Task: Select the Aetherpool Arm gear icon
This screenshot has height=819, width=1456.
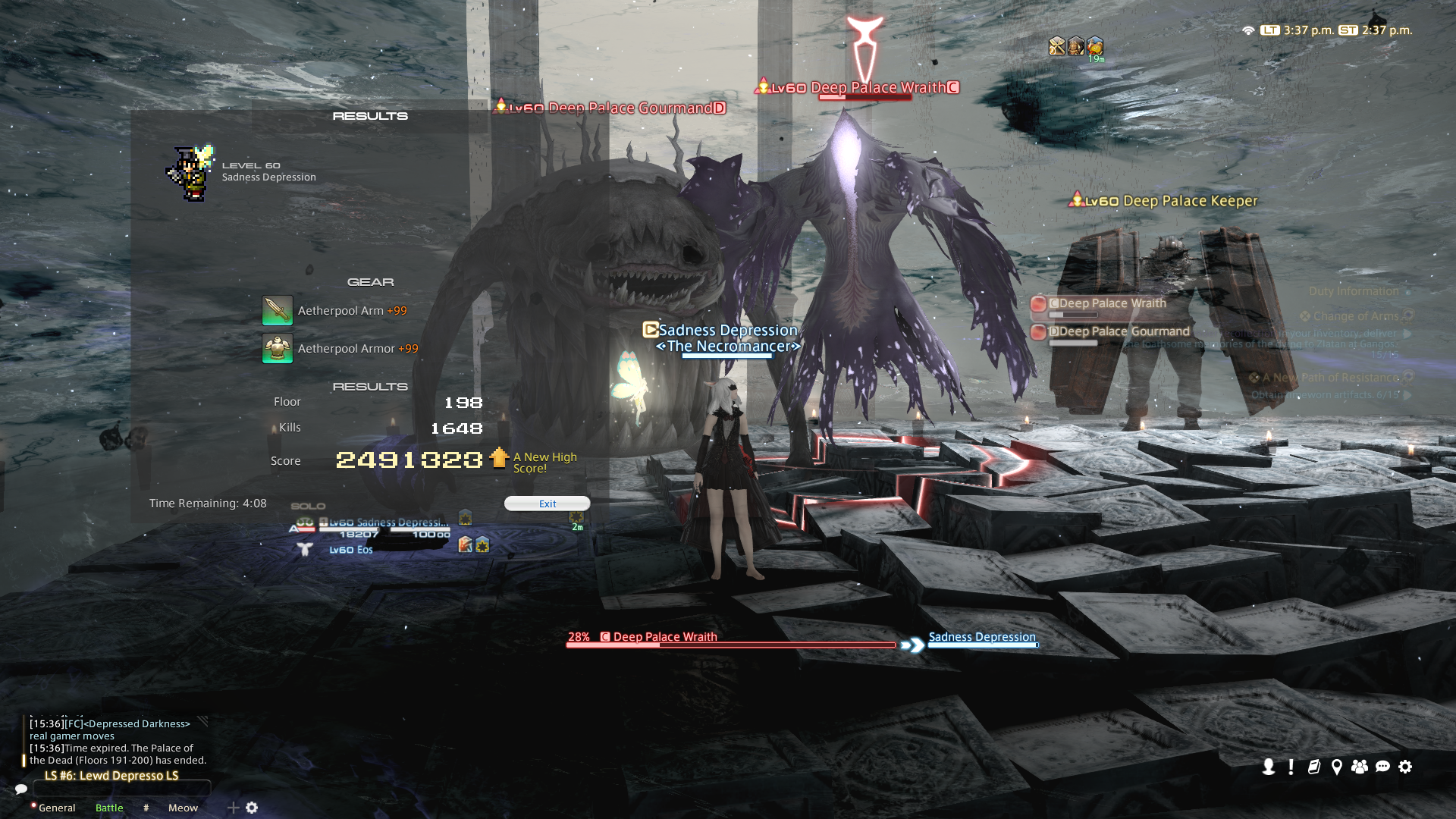Action: (277, 311)
